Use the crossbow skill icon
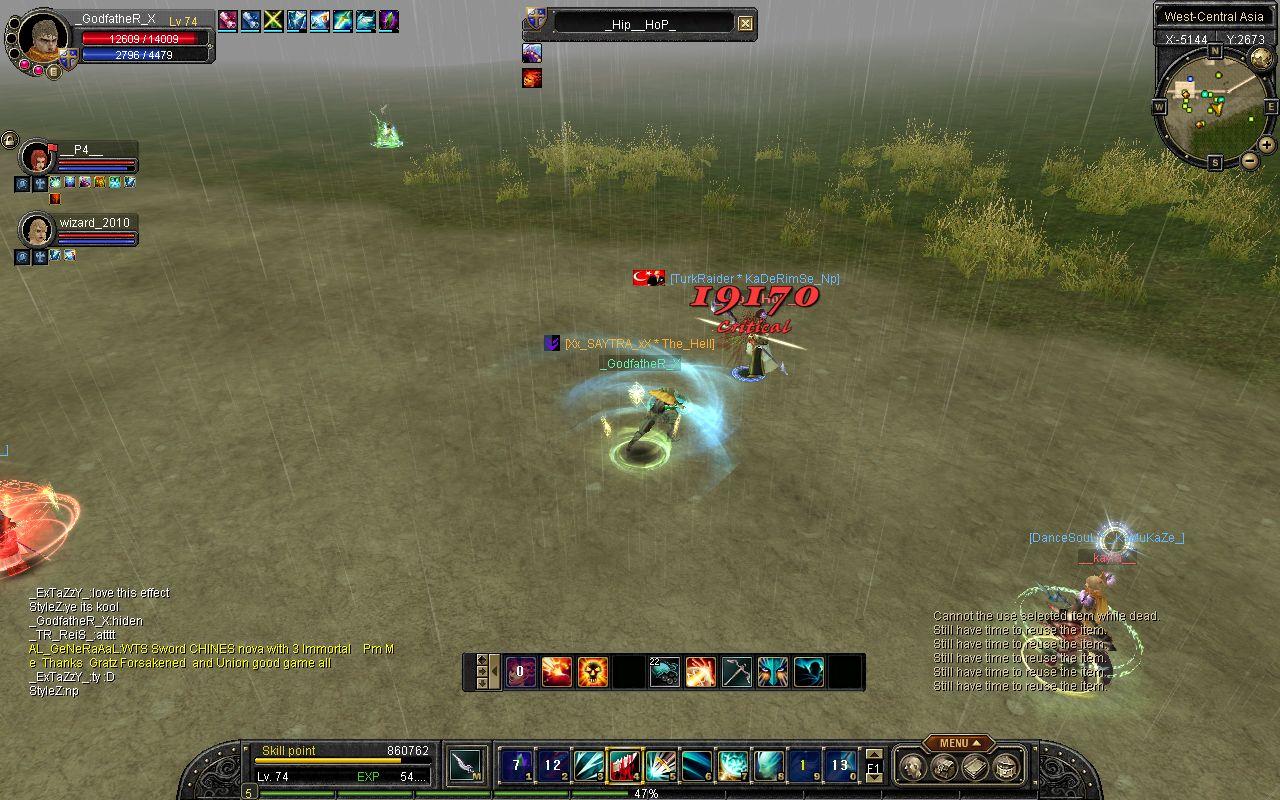 pos(737,672)
